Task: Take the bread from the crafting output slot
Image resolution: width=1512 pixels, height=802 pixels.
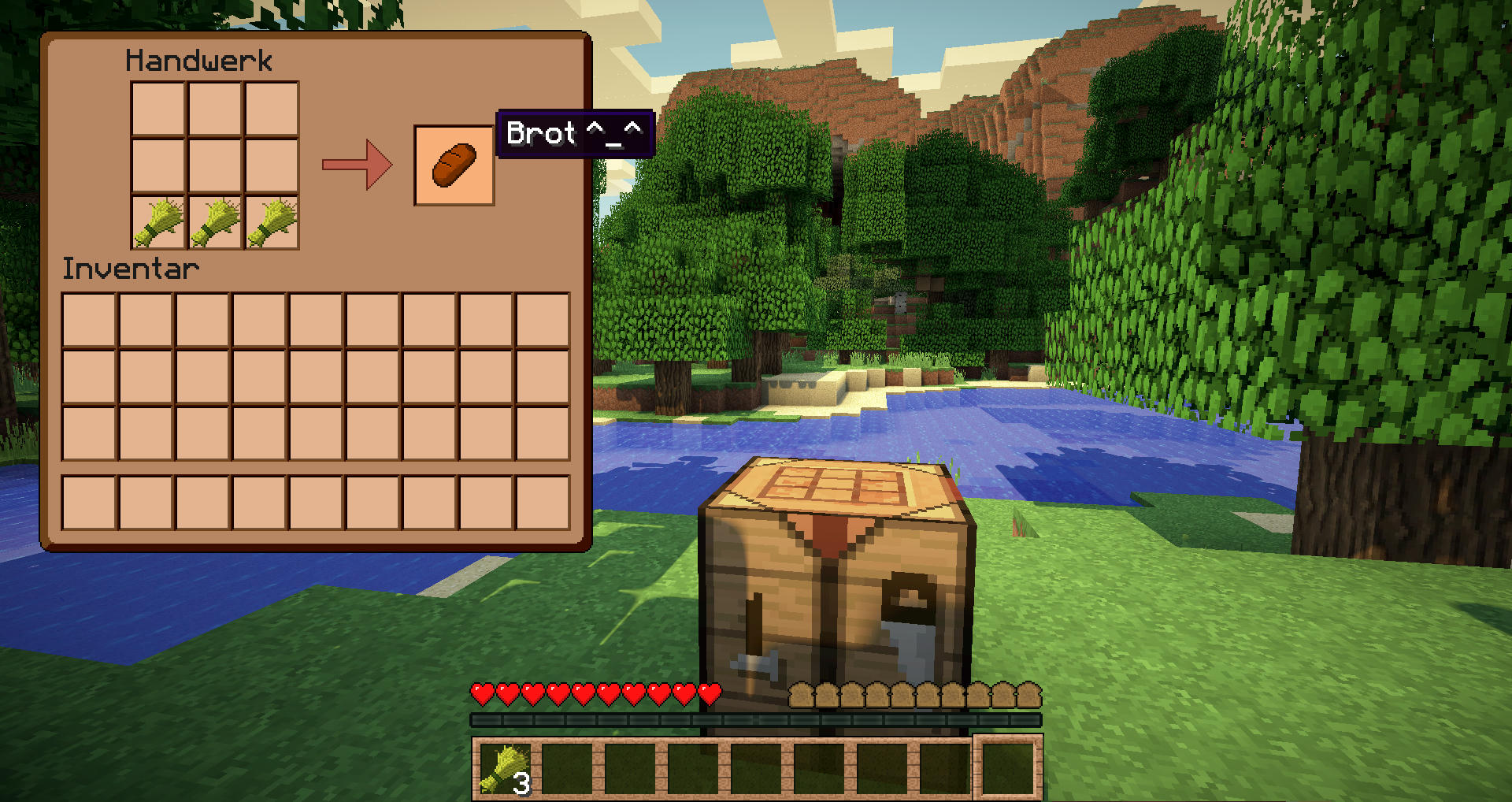Action: pyautogui.click(x=454, y=165)
